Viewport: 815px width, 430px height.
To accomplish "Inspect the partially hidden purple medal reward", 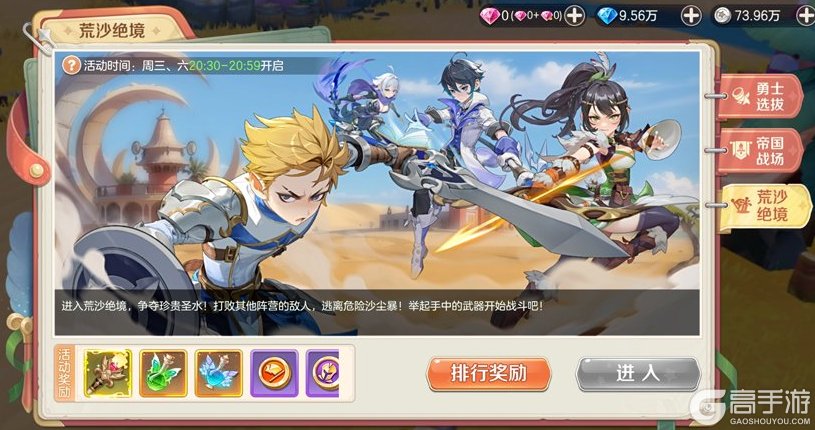I will [x=323, y=373].
